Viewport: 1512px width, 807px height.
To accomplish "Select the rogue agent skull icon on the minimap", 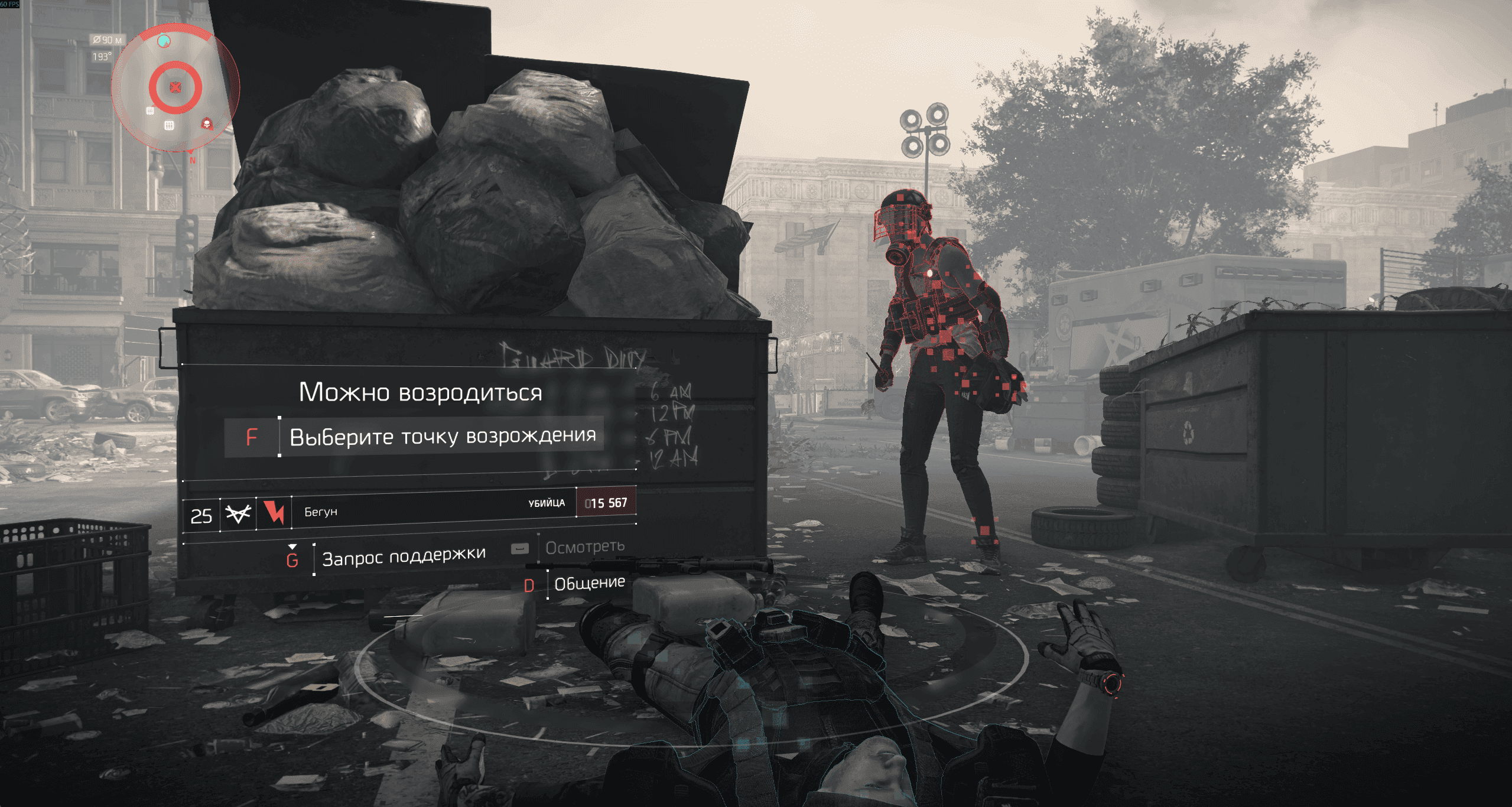I will coord(207,125).
